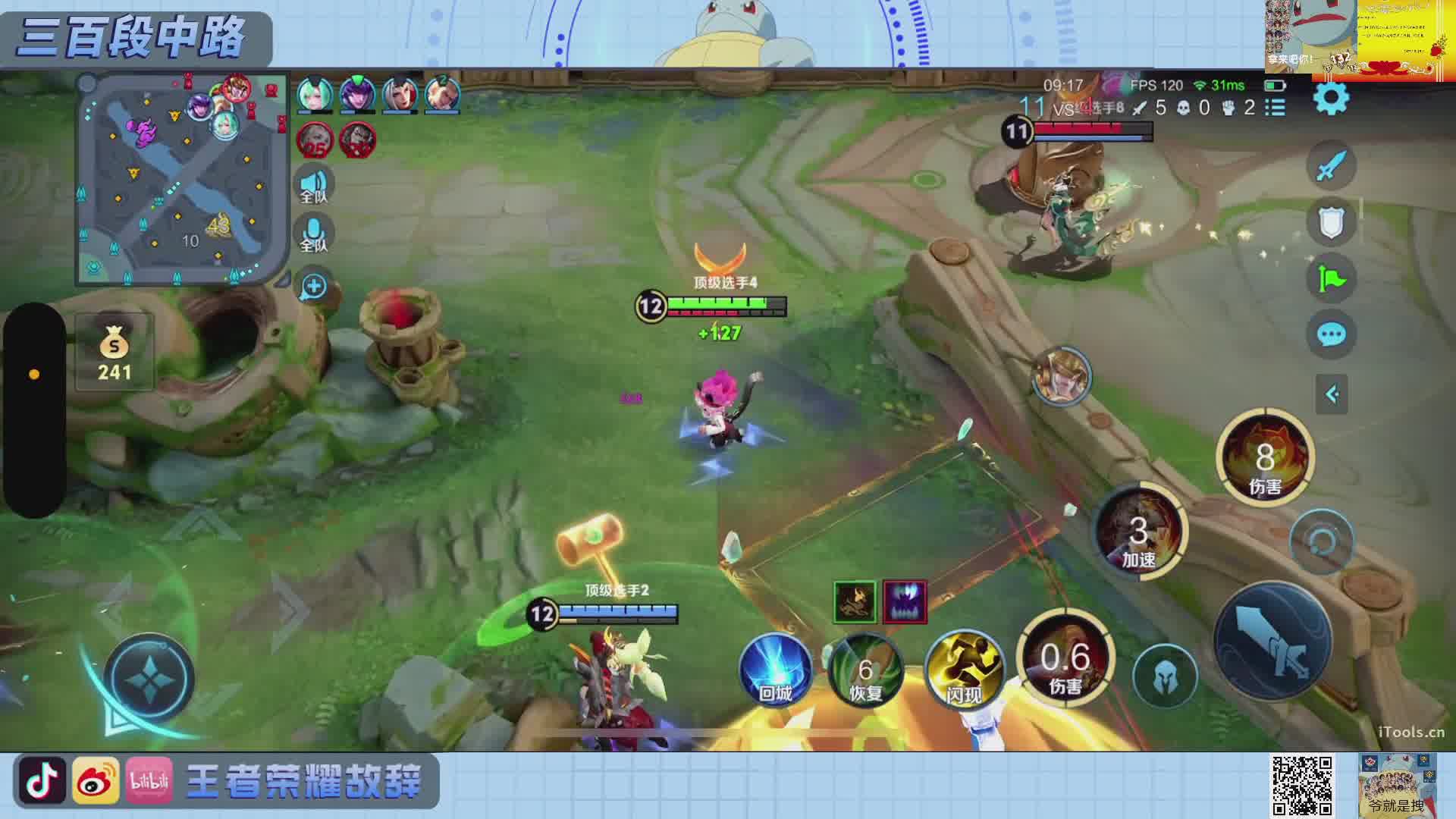The height and width of the screenshot is (819, 1456).
Task: Open the settings gear menu
Action: pyautogui.click(x=1330, y=99)
